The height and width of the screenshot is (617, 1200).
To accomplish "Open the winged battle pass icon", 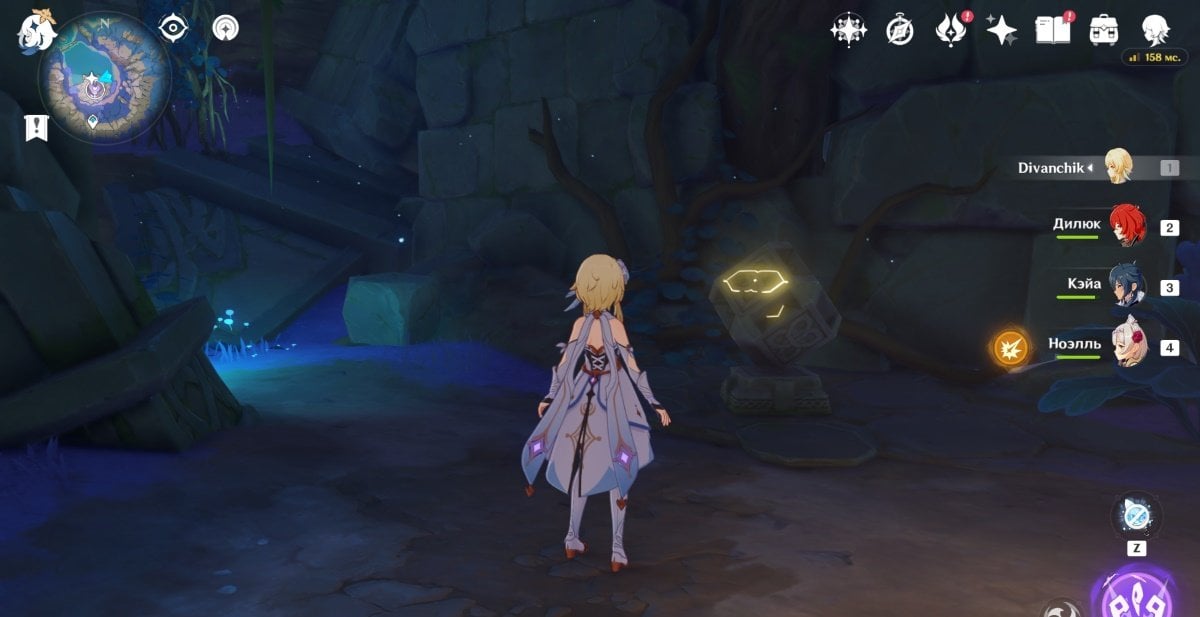I will click(949, 30).
